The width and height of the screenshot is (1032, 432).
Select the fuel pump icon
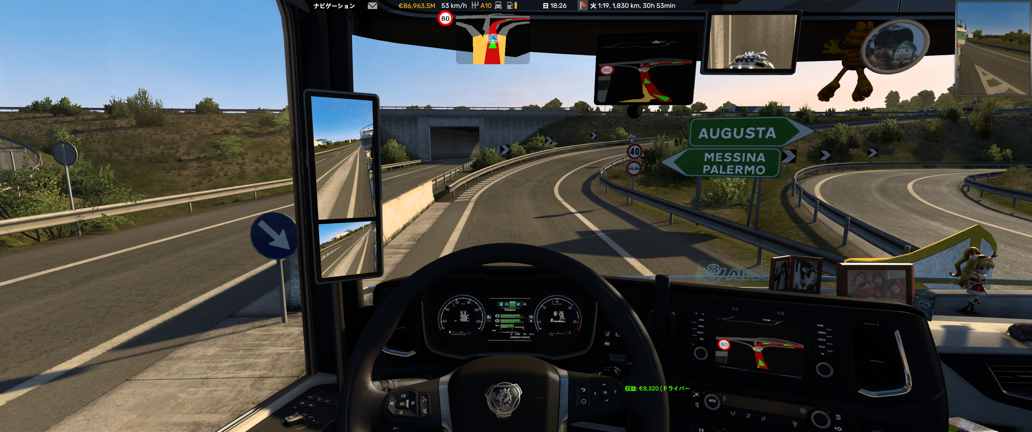(x=510, y=6)
